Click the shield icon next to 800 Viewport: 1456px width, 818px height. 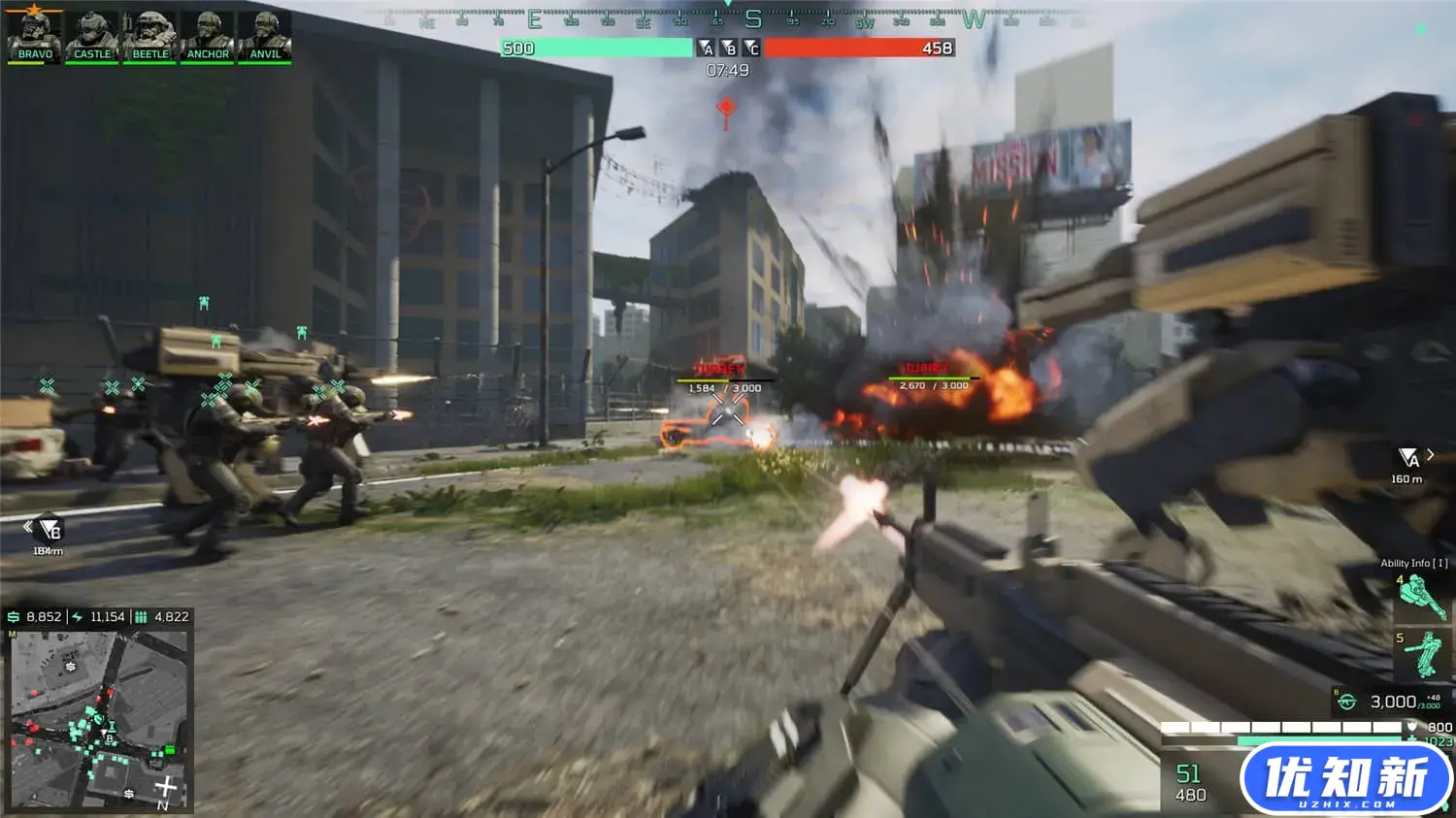point(1411,726)
